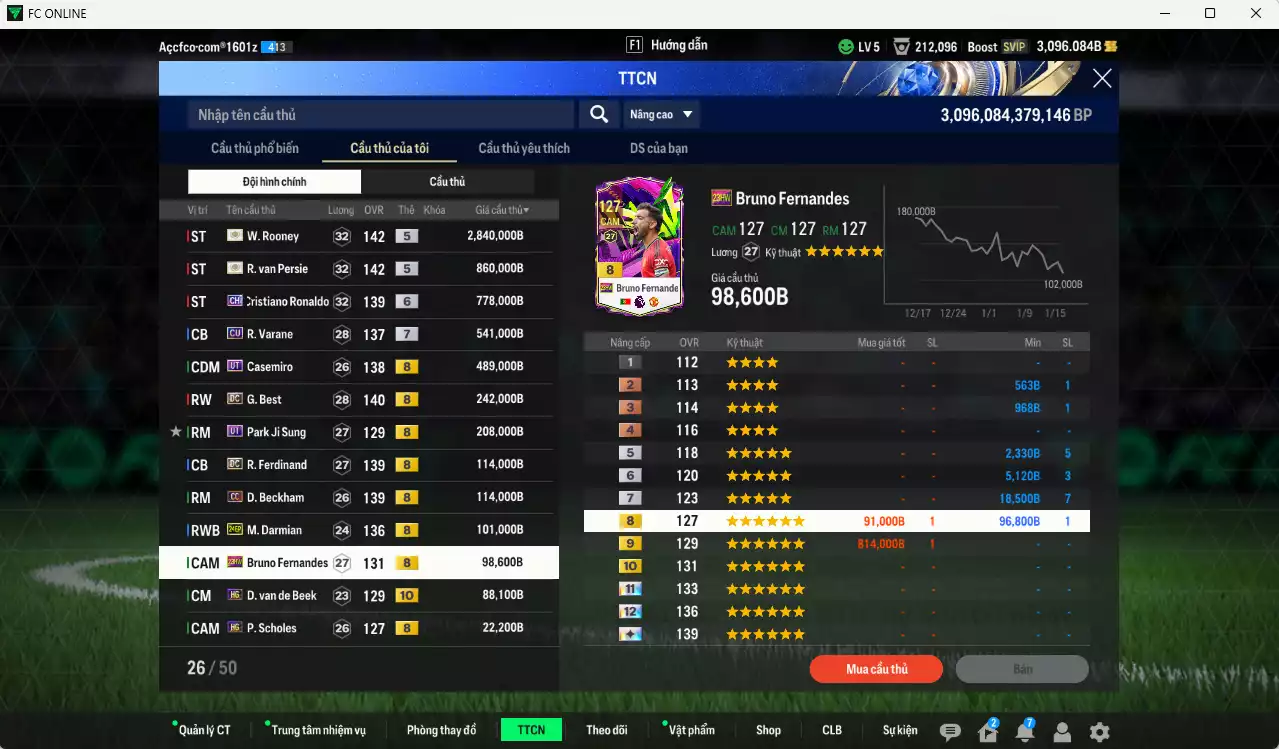
Task: Switch to Cầu thủ yêu thích tab
Action: 524,148
